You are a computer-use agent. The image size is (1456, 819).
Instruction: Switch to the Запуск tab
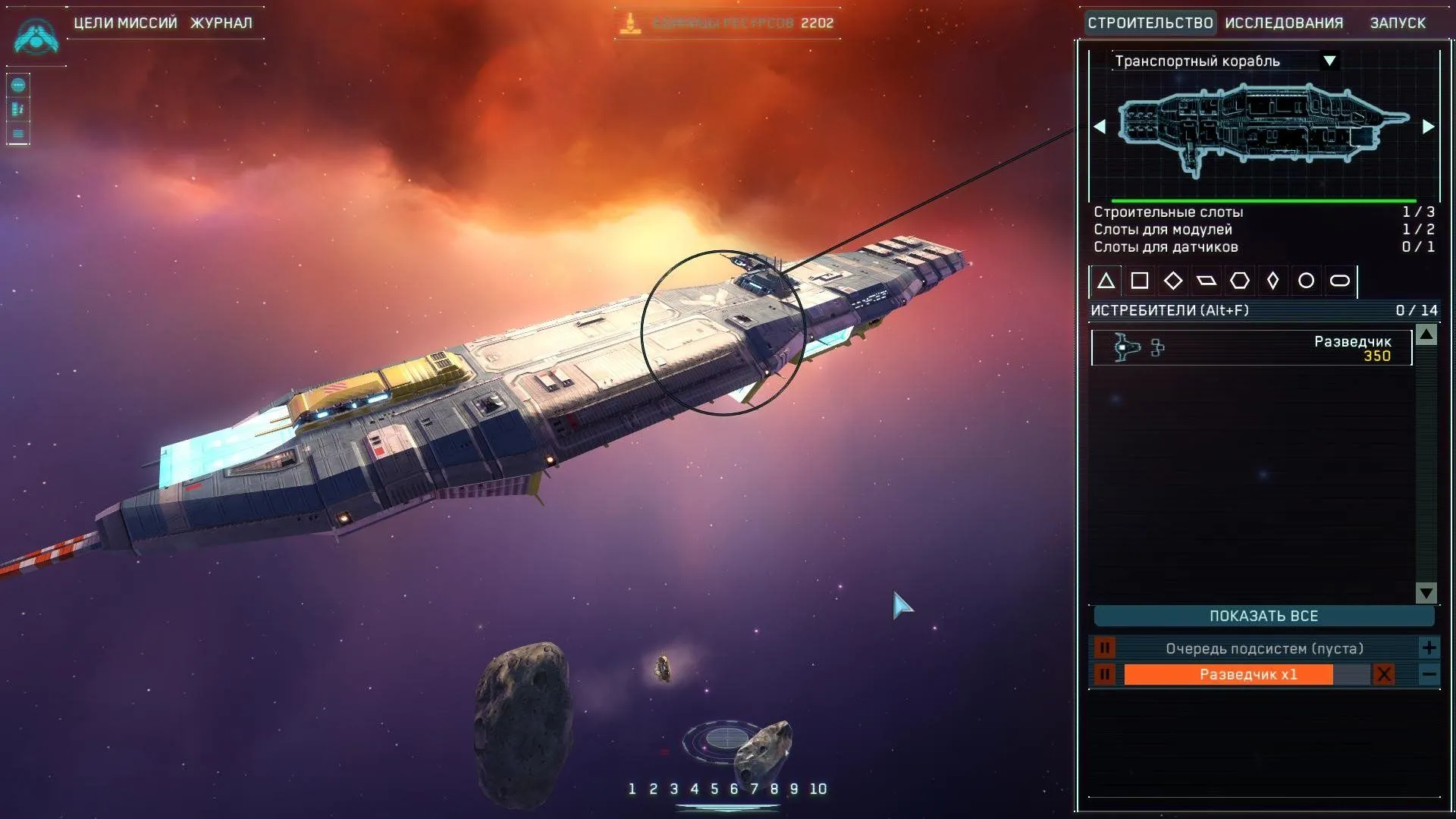(1398, 23)
